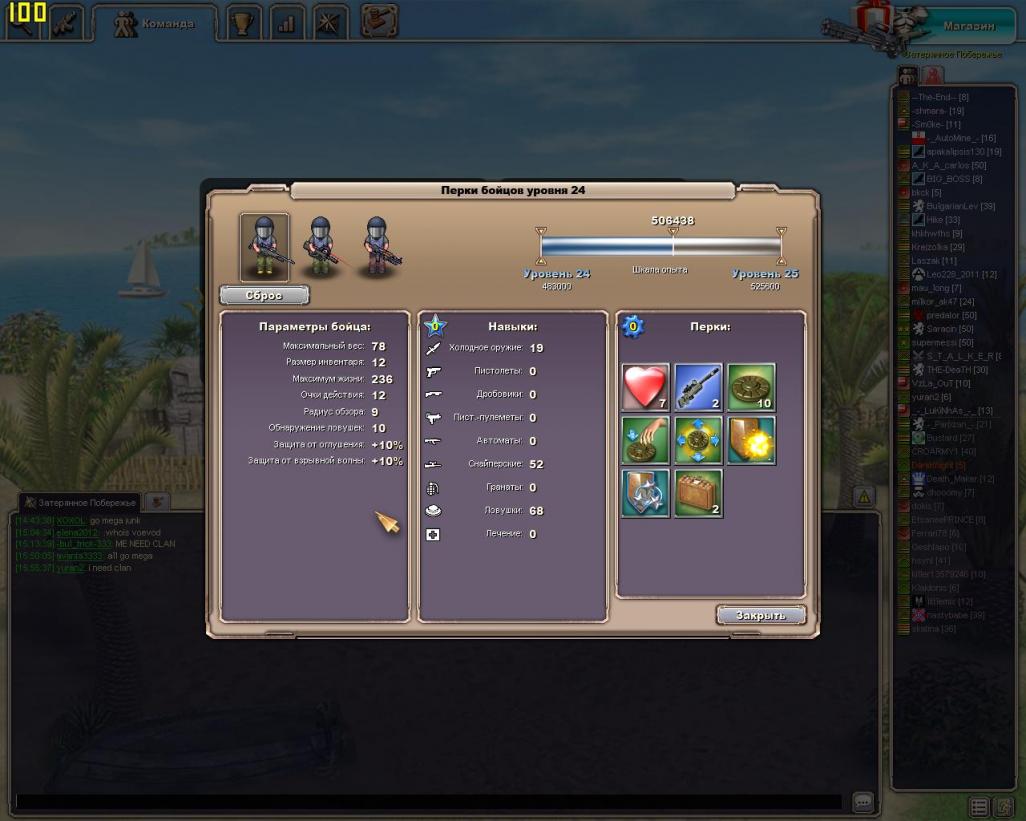
Task: Select the red heart perk
Action: tap(645, 387)
